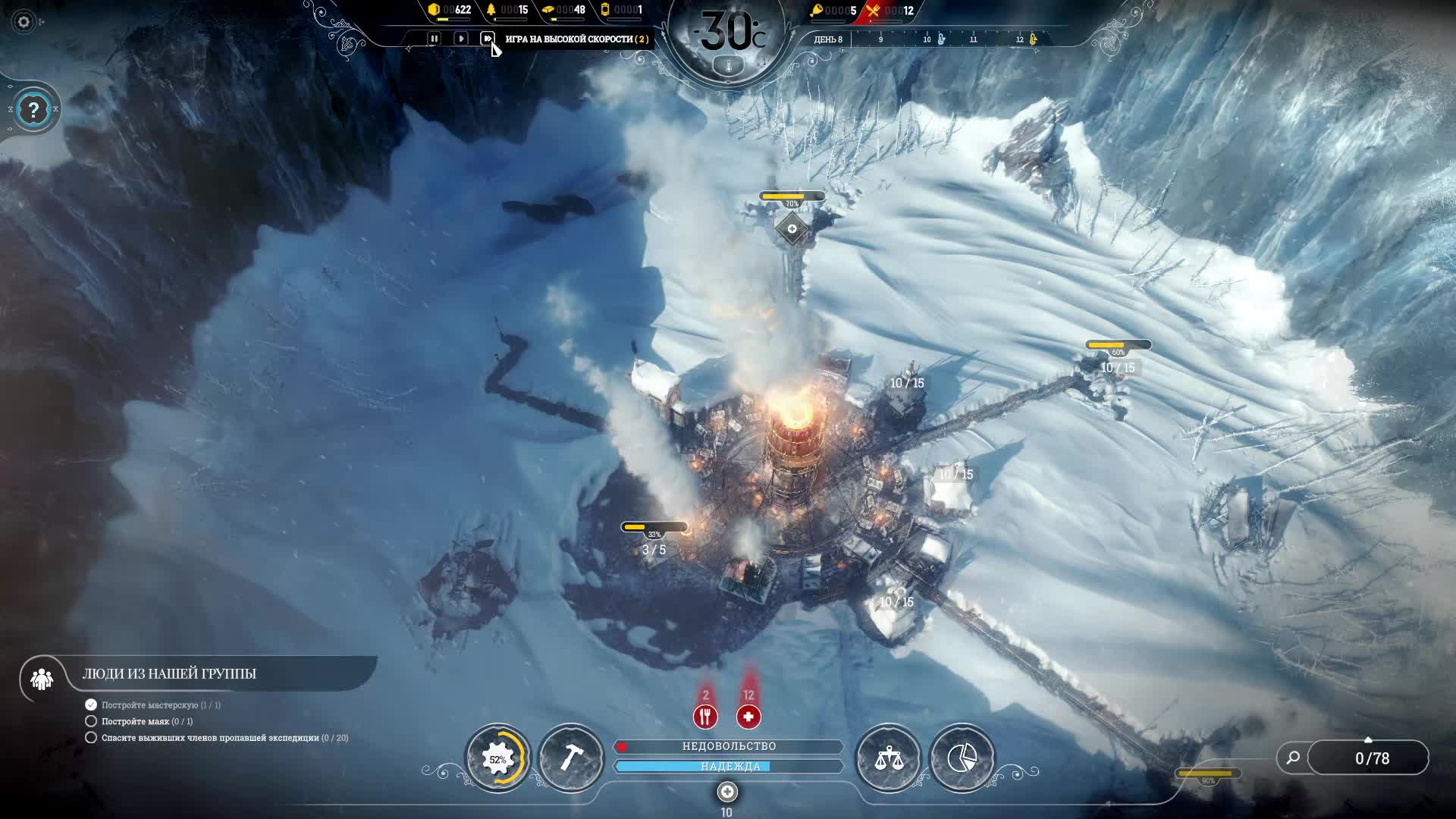Expand the settings gear in top-left corner
The height and width of the screenshot is (819, 1456).
click(x=24, y=23)
